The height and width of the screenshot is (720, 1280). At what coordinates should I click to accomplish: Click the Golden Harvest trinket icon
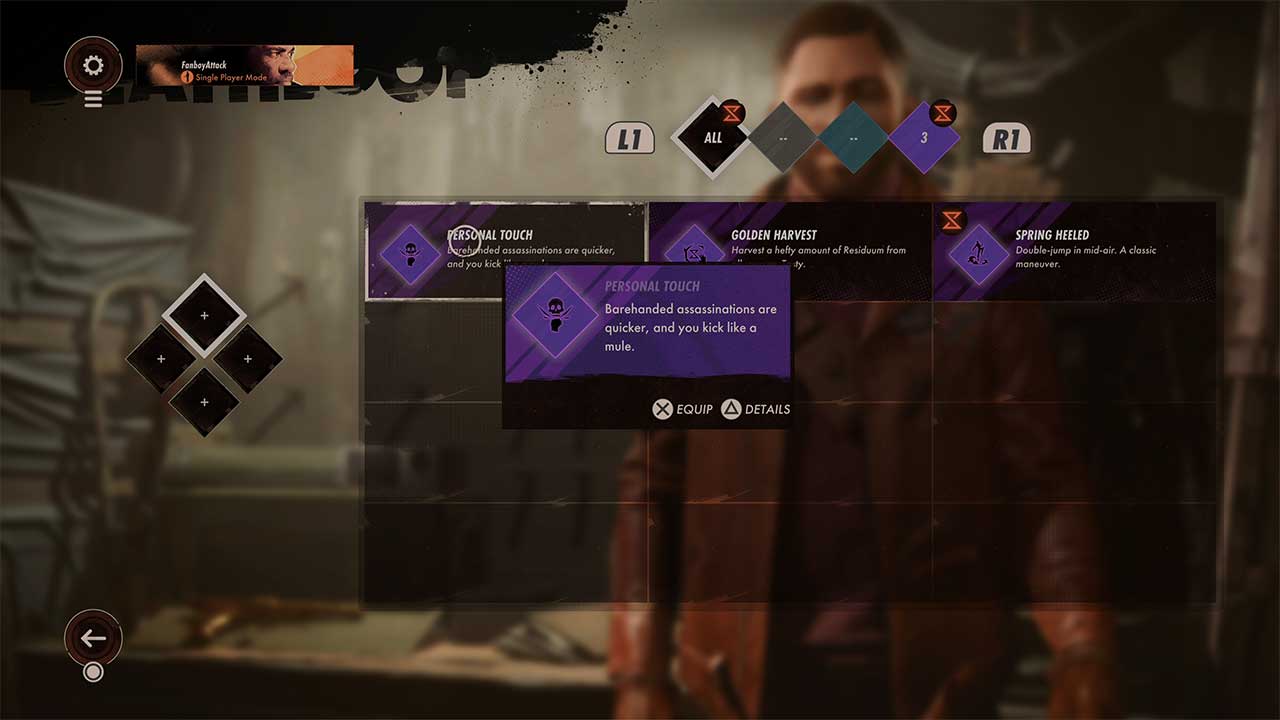coord(694,254)
